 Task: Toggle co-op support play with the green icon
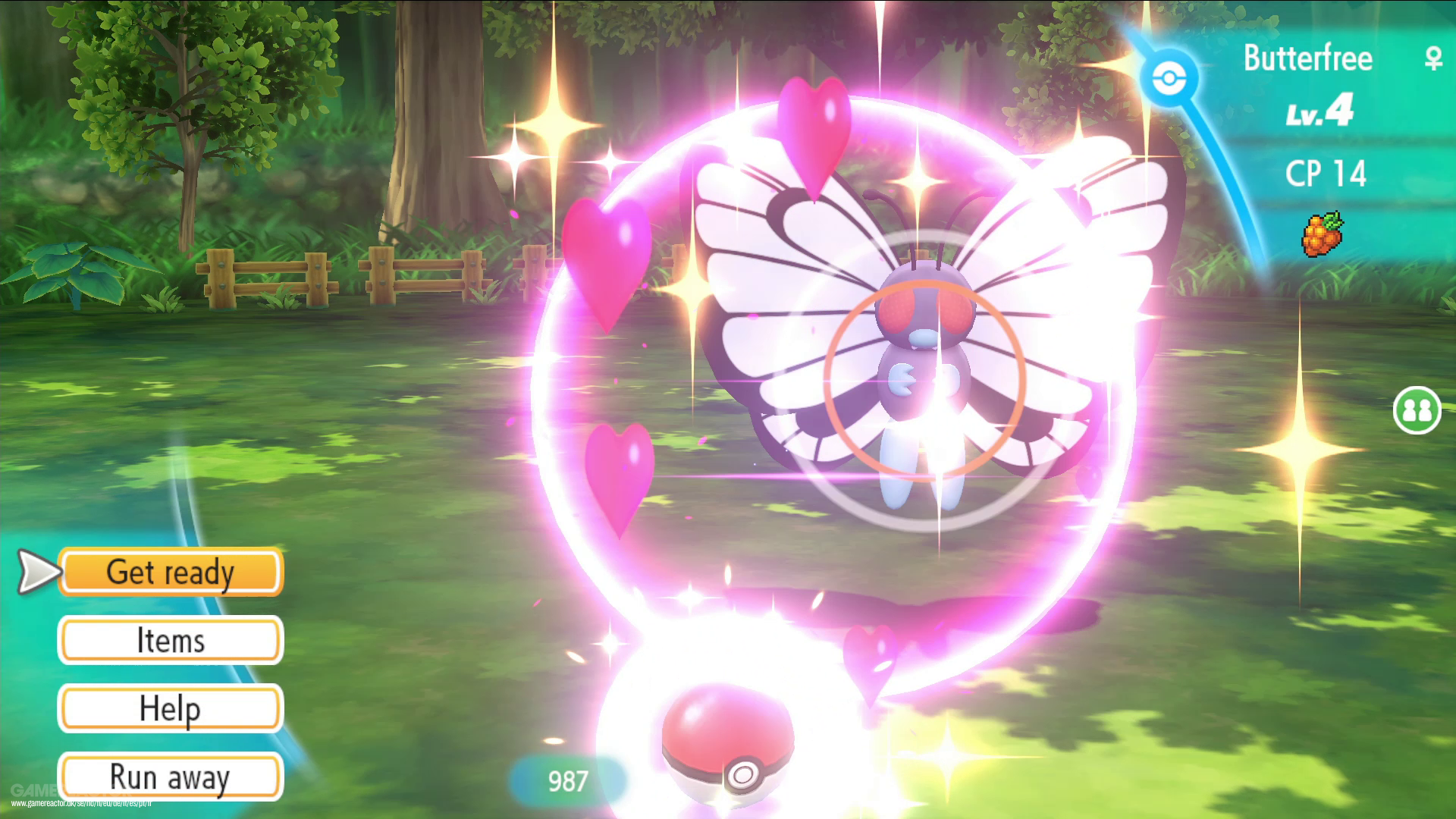[1417, 409]
